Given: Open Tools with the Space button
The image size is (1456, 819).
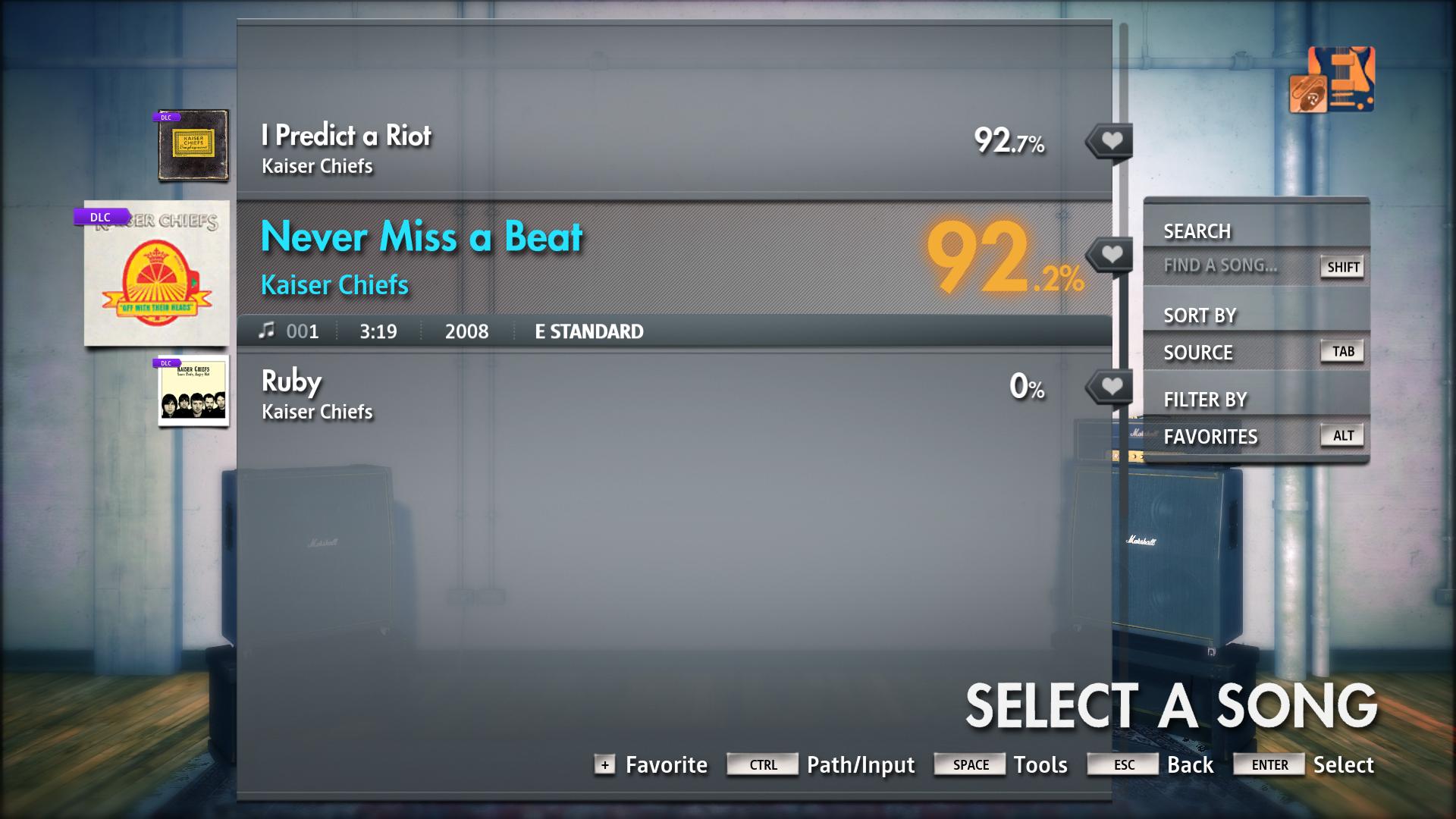Looking at the screenshot, I should 969,764.
